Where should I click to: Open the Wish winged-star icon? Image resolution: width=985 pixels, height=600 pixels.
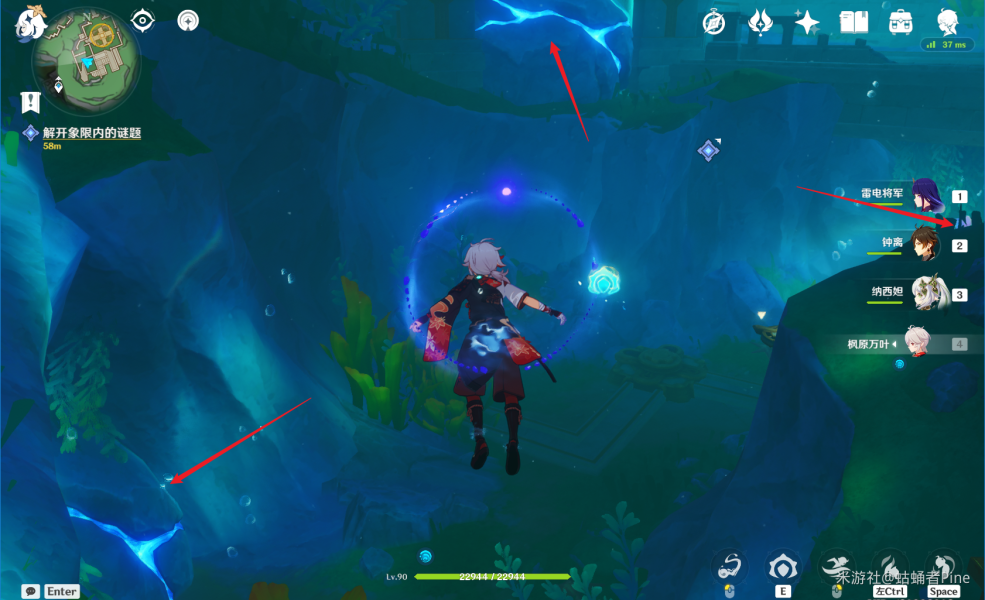[762, 22]
